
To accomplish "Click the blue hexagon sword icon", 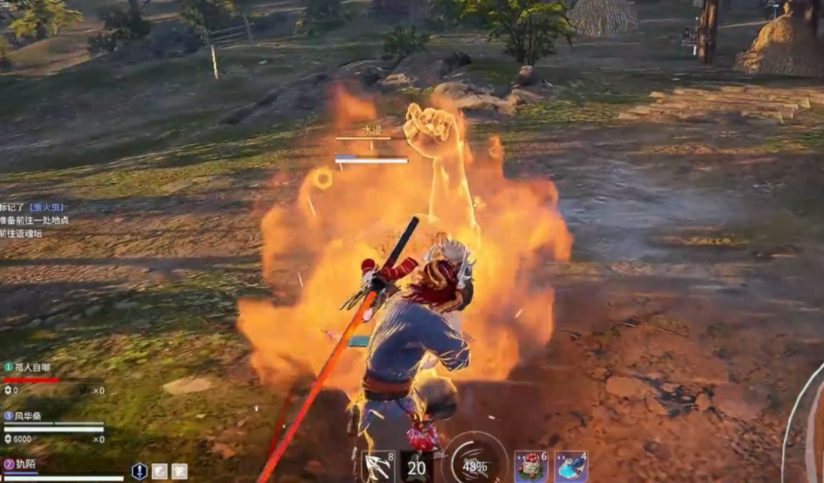I will pos(140,471).
